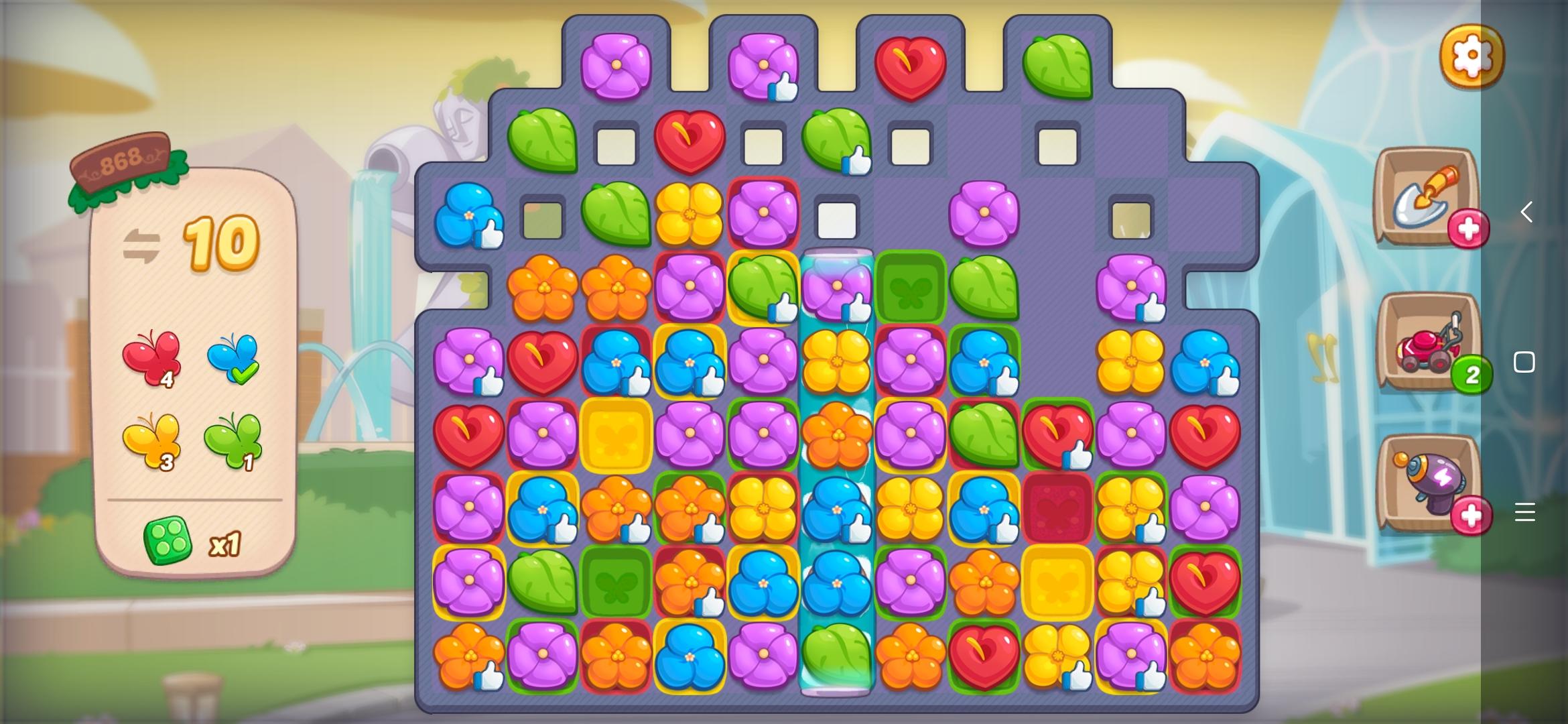
Task: Use the lawnmower booster with 2 charges
Action: 1423,349
